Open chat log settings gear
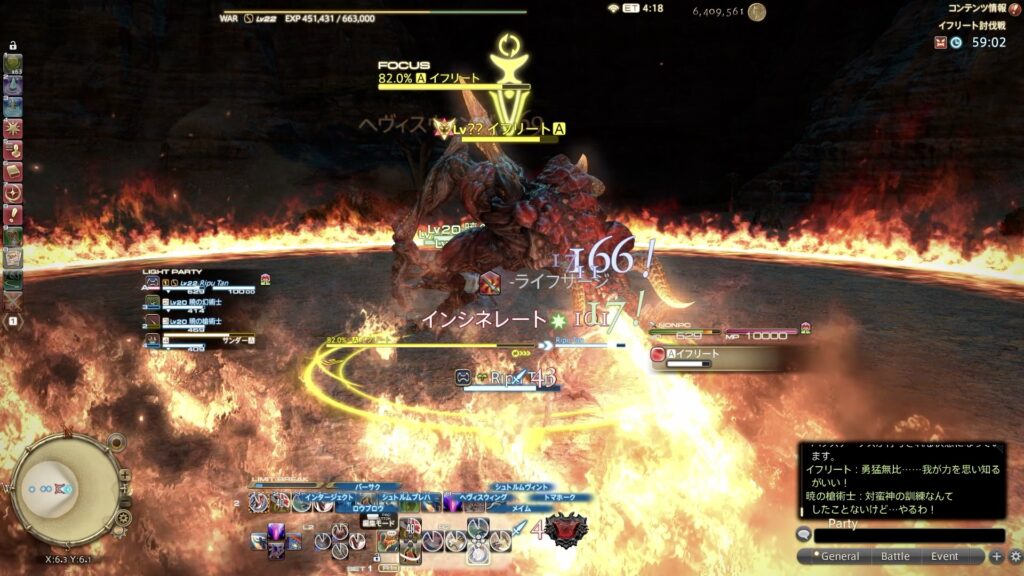Image resolution: width=1024 pixels, height=576 pixels. click(x=1015, y=556)
